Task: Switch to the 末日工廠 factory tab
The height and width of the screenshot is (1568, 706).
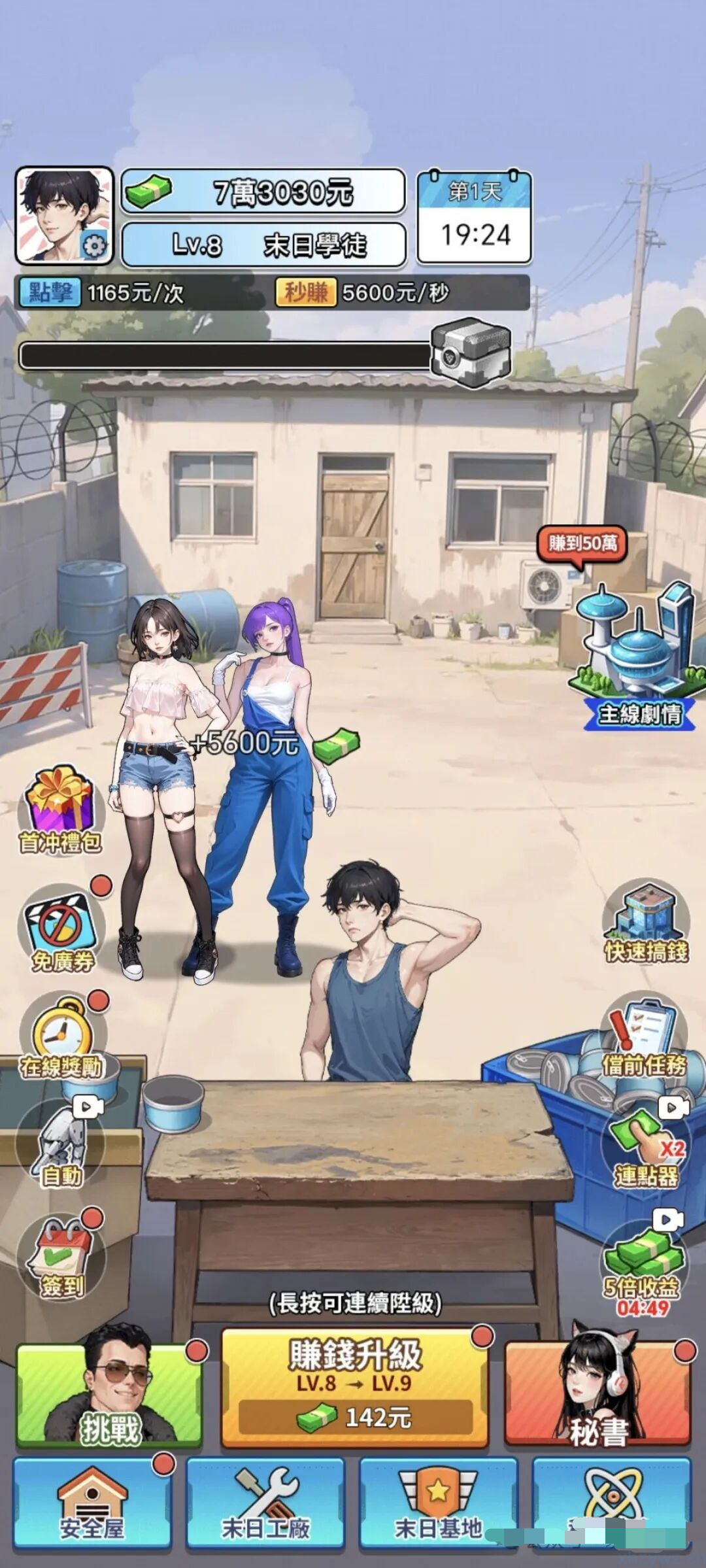Action: (265, 1501)
